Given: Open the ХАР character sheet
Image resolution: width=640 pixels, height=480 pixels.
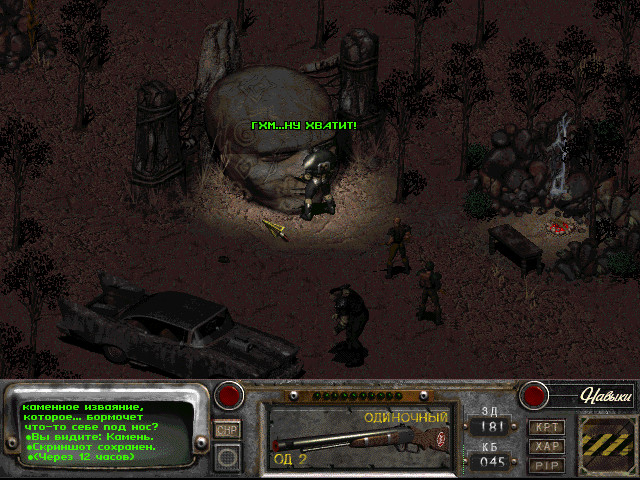Looking at the screenshot, I should (547, 446).
